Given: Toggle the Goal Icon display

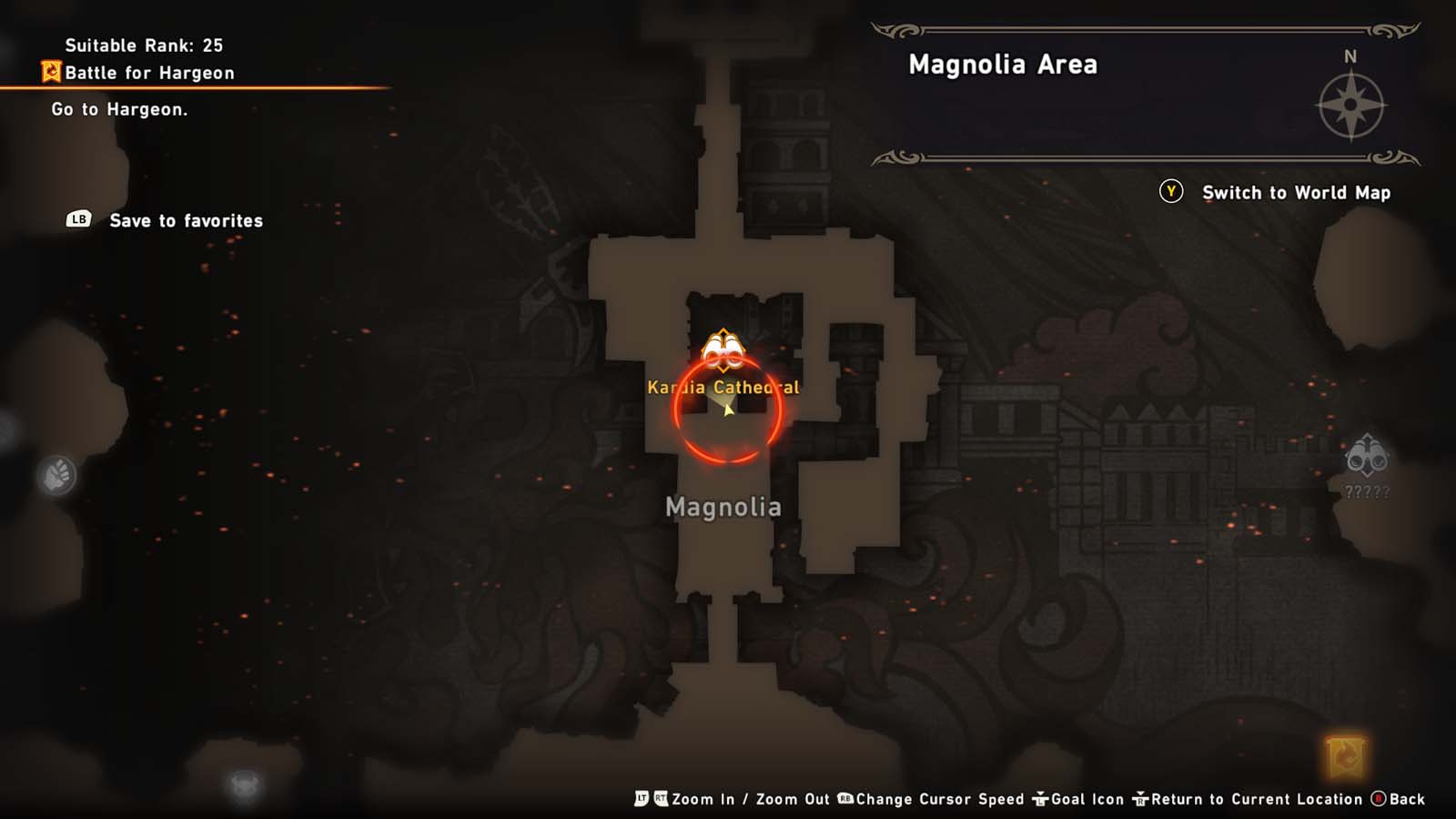Looking at the screenshot, I should coord(1087,799).
